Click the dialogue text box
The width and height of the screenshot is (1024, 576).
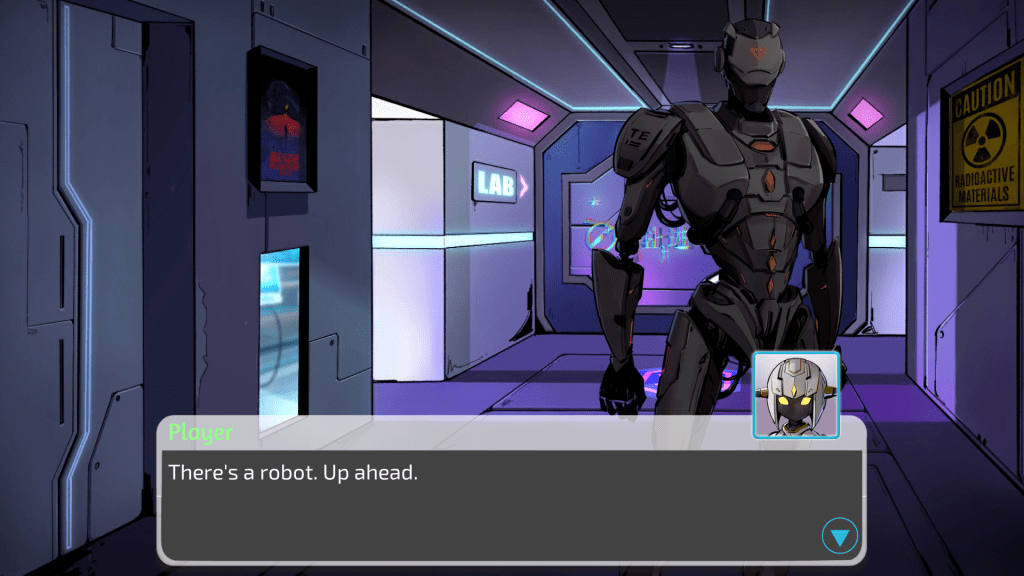click(500, 500)
